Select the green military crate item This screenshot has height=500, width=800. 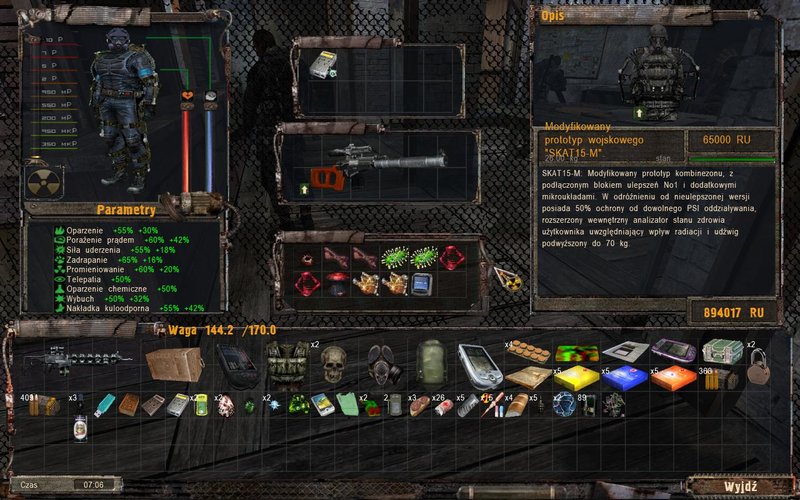[722, 352]
